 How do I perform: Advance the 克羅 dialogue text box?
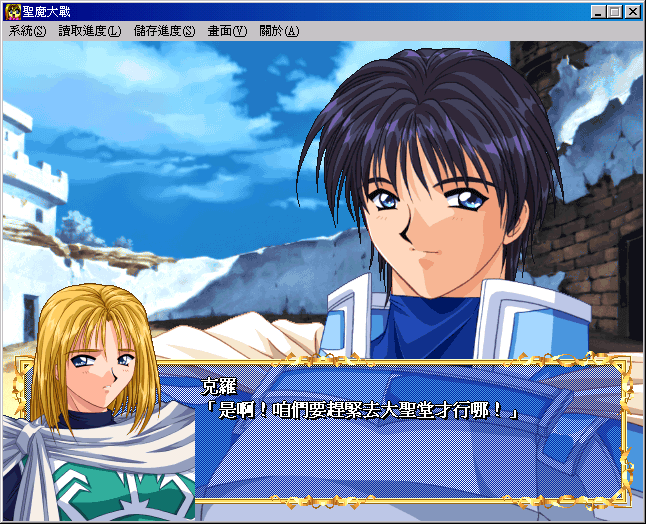410,430
